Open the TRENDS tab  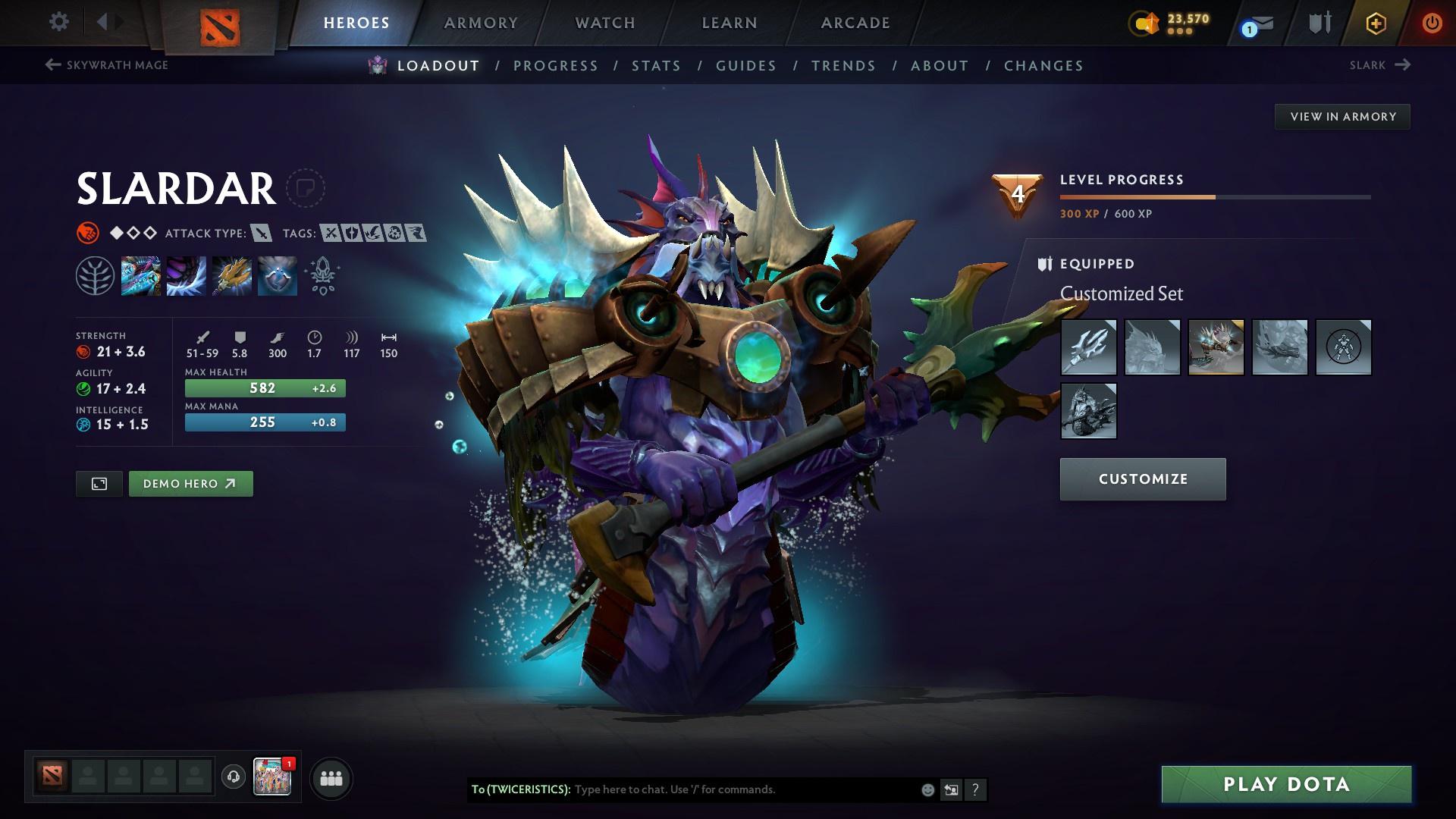[x=844, y=66]
